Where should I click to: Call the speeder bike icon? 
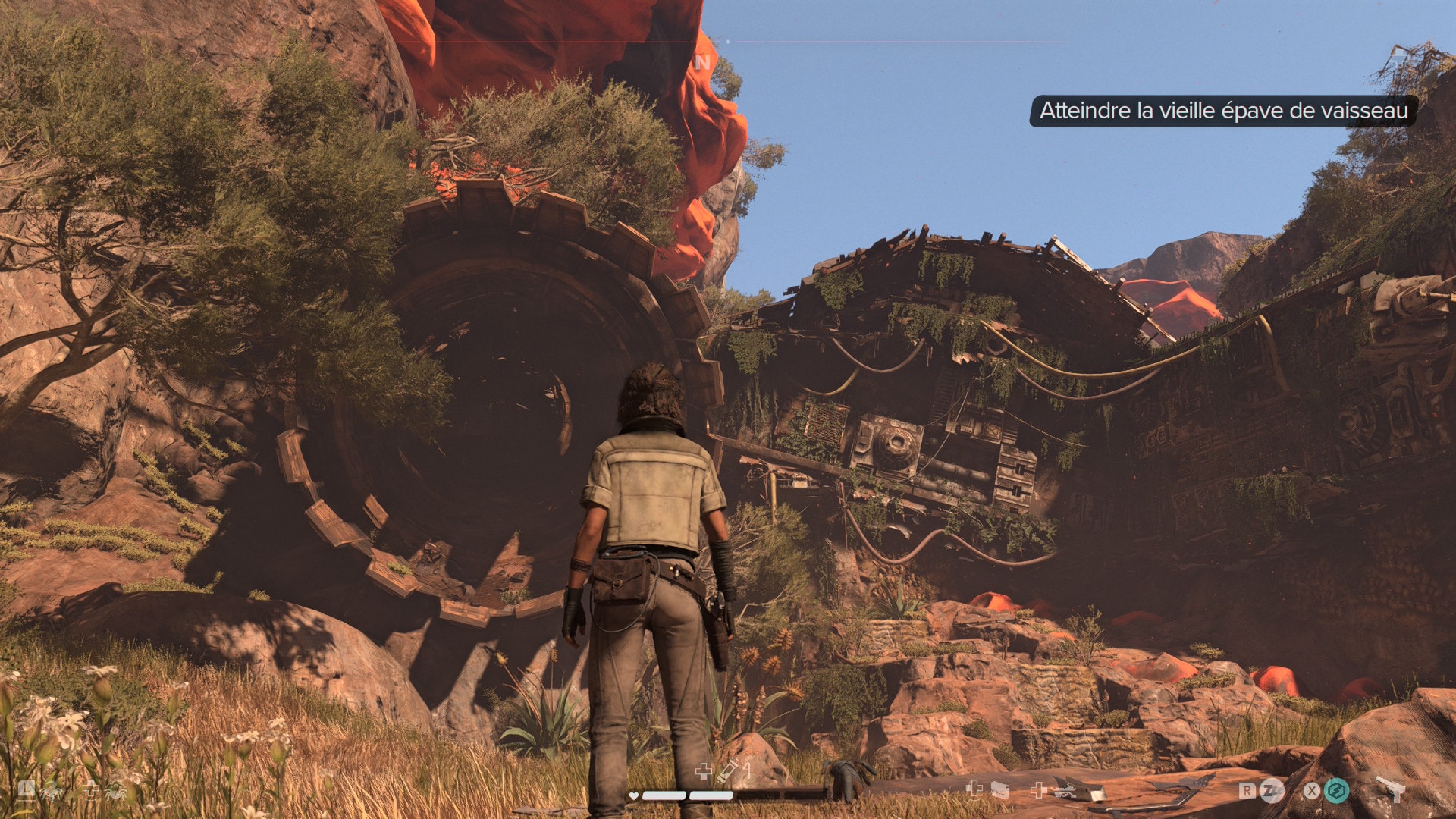[1065, 791]
